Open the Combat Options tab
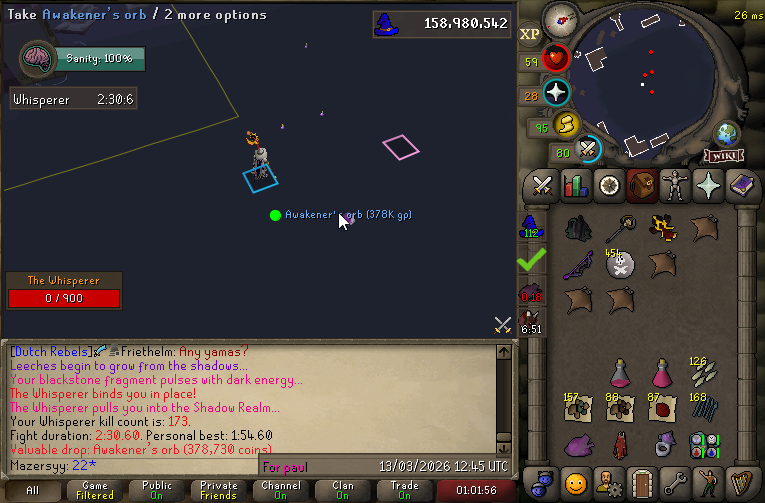This screenshot has width=765, height=503. pyautogui.click(x=543, y=185)
